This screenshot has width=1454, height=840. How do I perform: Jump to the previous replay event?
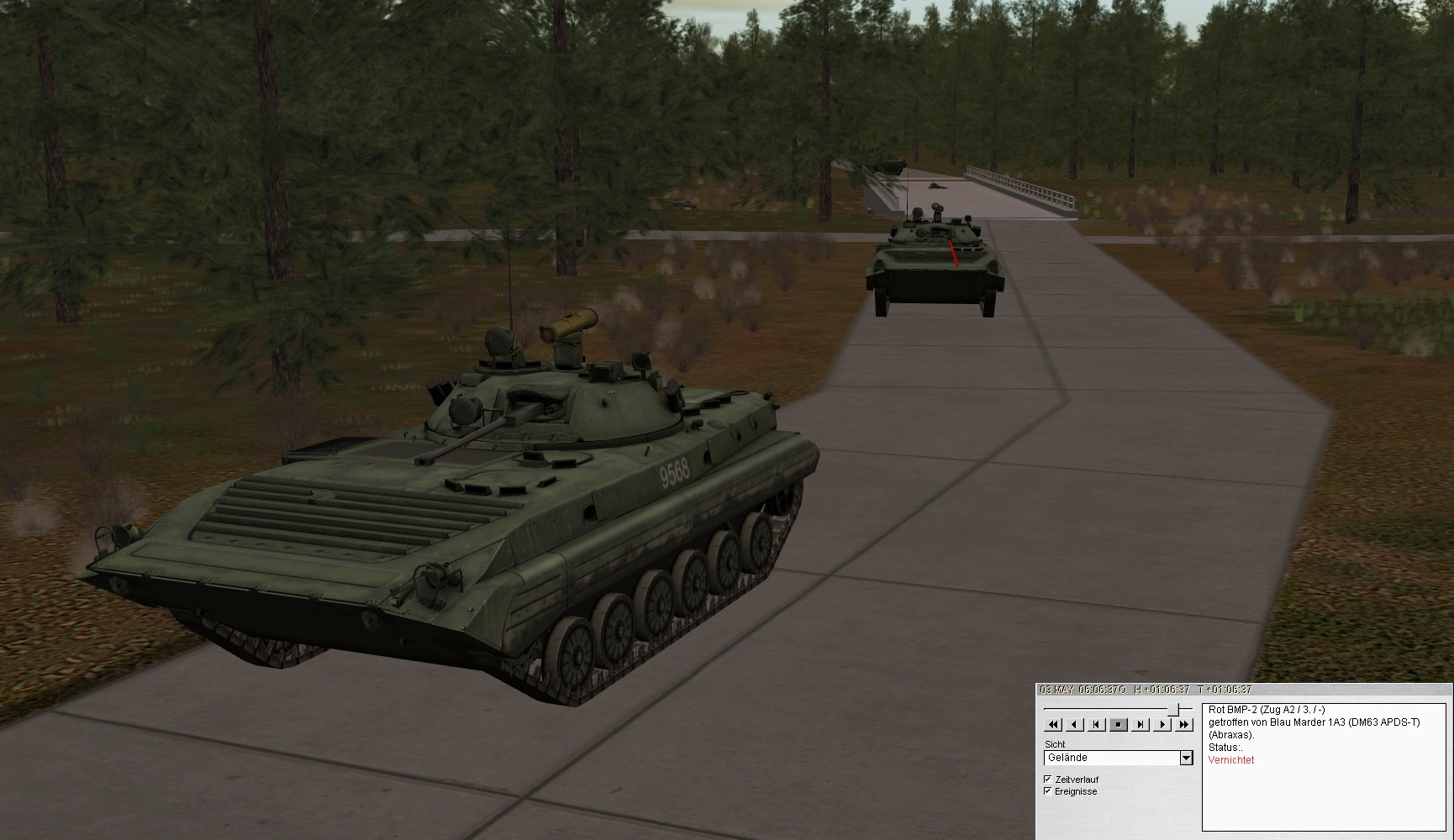pos(1097,725)
